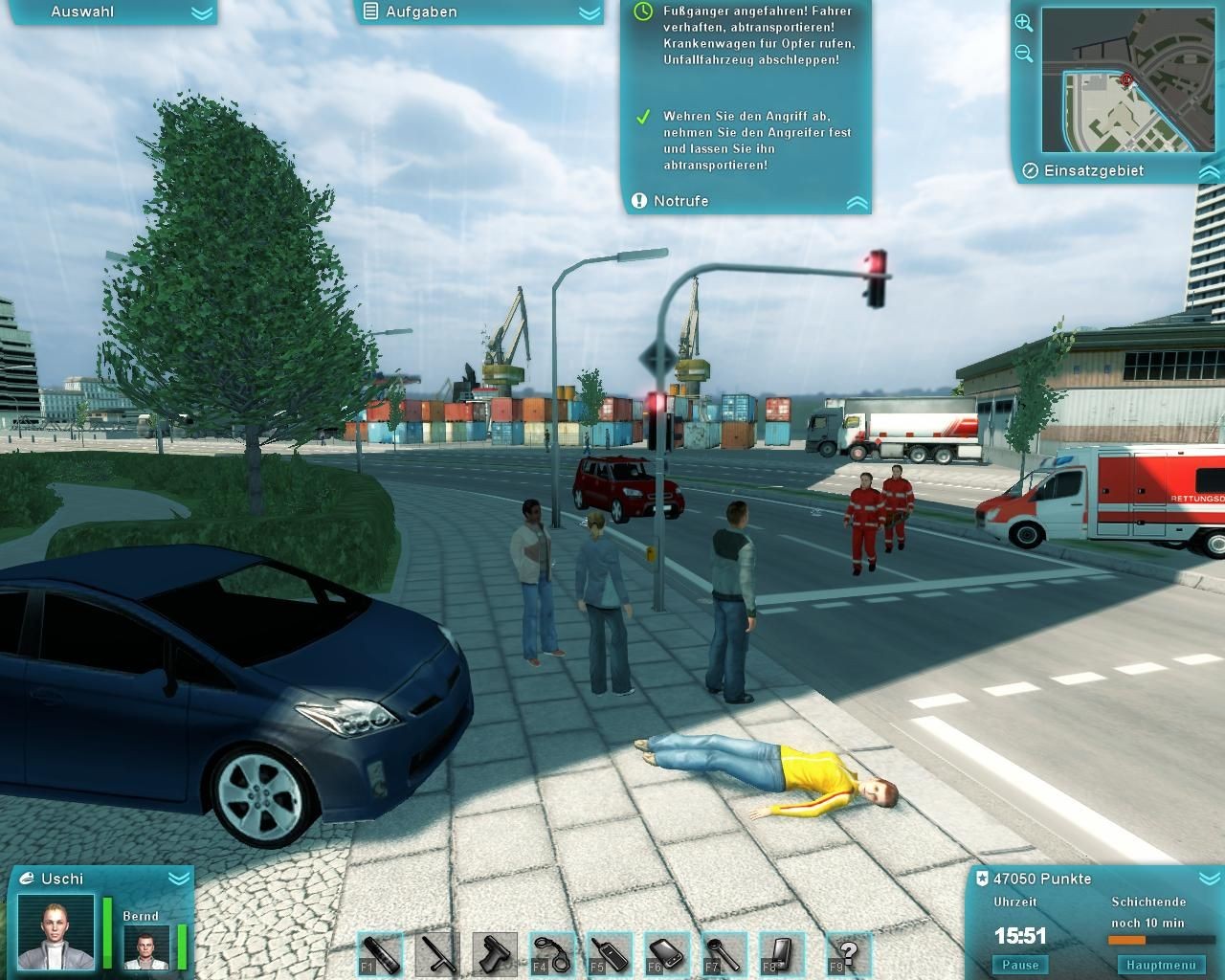Image resolution: width=1225 pixels, height=980 pixels.
Task: Collapse the Notrufe emergency calls panel
Action: (x=857, y=202)
